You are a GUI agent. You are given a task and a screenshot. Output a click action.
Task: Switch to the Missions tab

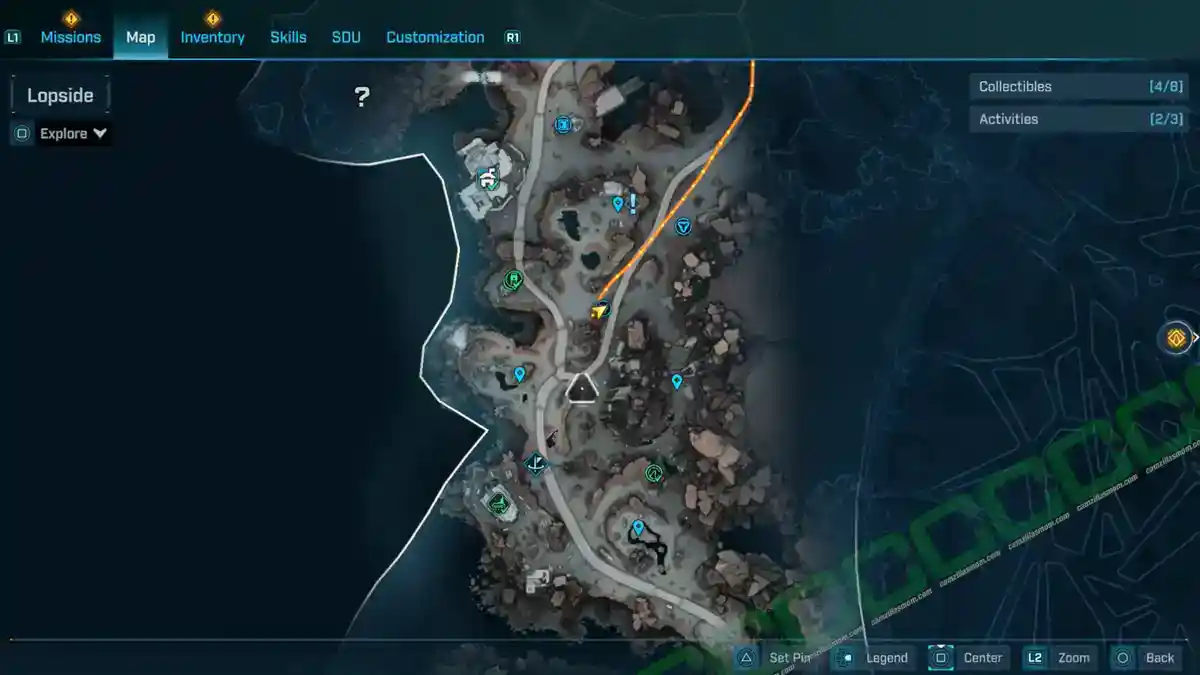click(x=70, y=37)
